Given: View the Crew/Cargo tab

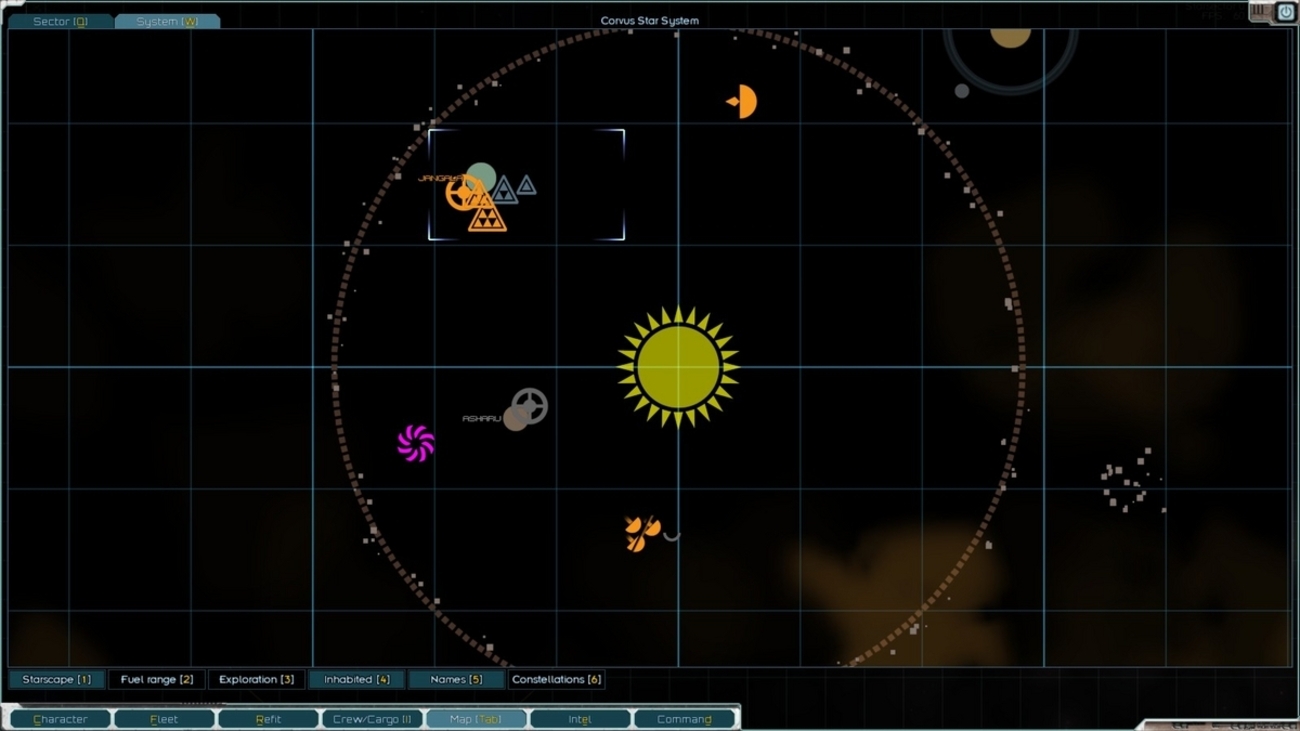Looking at the screenshot, I should pos(372,719).
